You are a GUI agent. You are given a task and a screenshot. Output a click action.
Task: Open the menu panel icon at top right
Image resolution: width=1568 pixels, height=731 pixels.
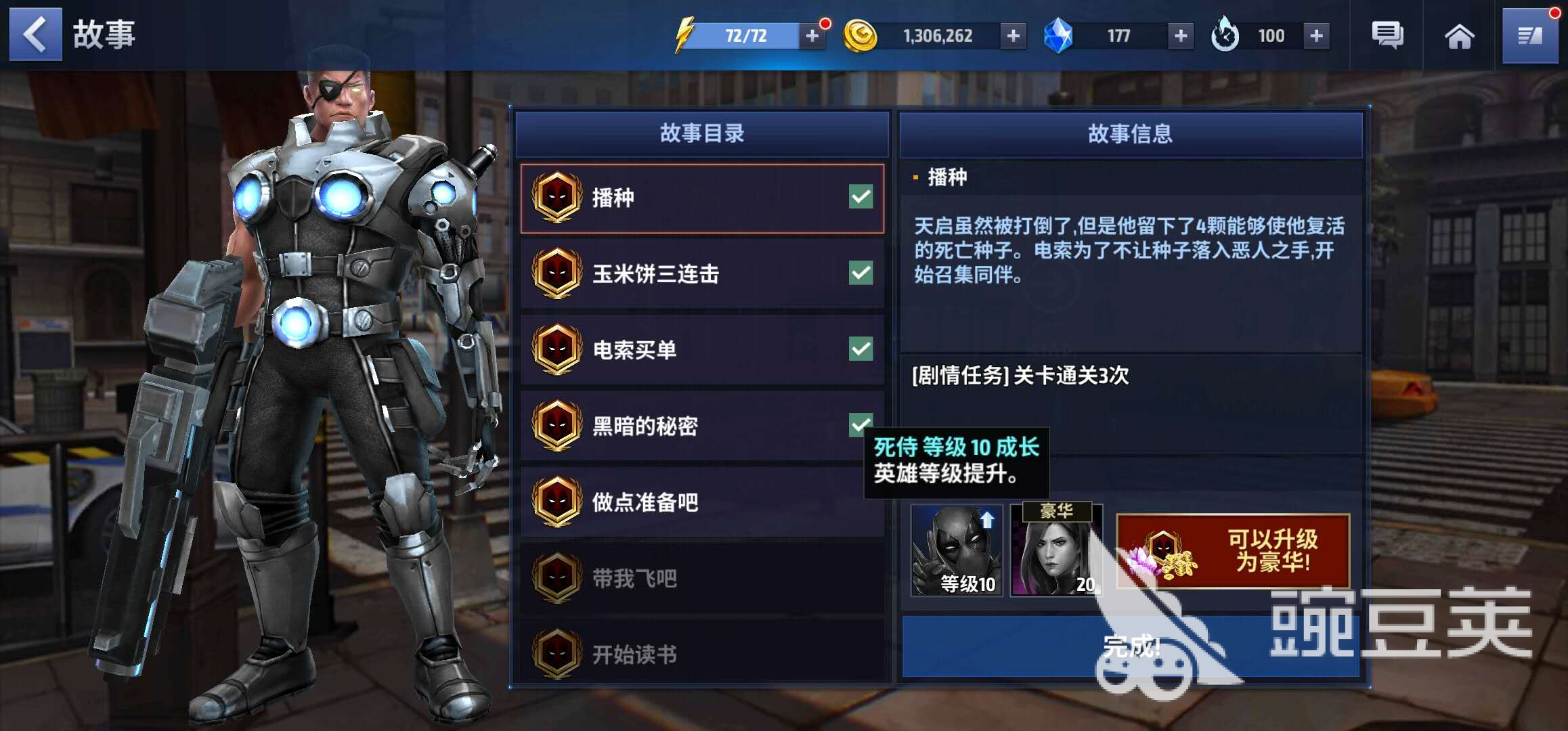(1530, 35)
